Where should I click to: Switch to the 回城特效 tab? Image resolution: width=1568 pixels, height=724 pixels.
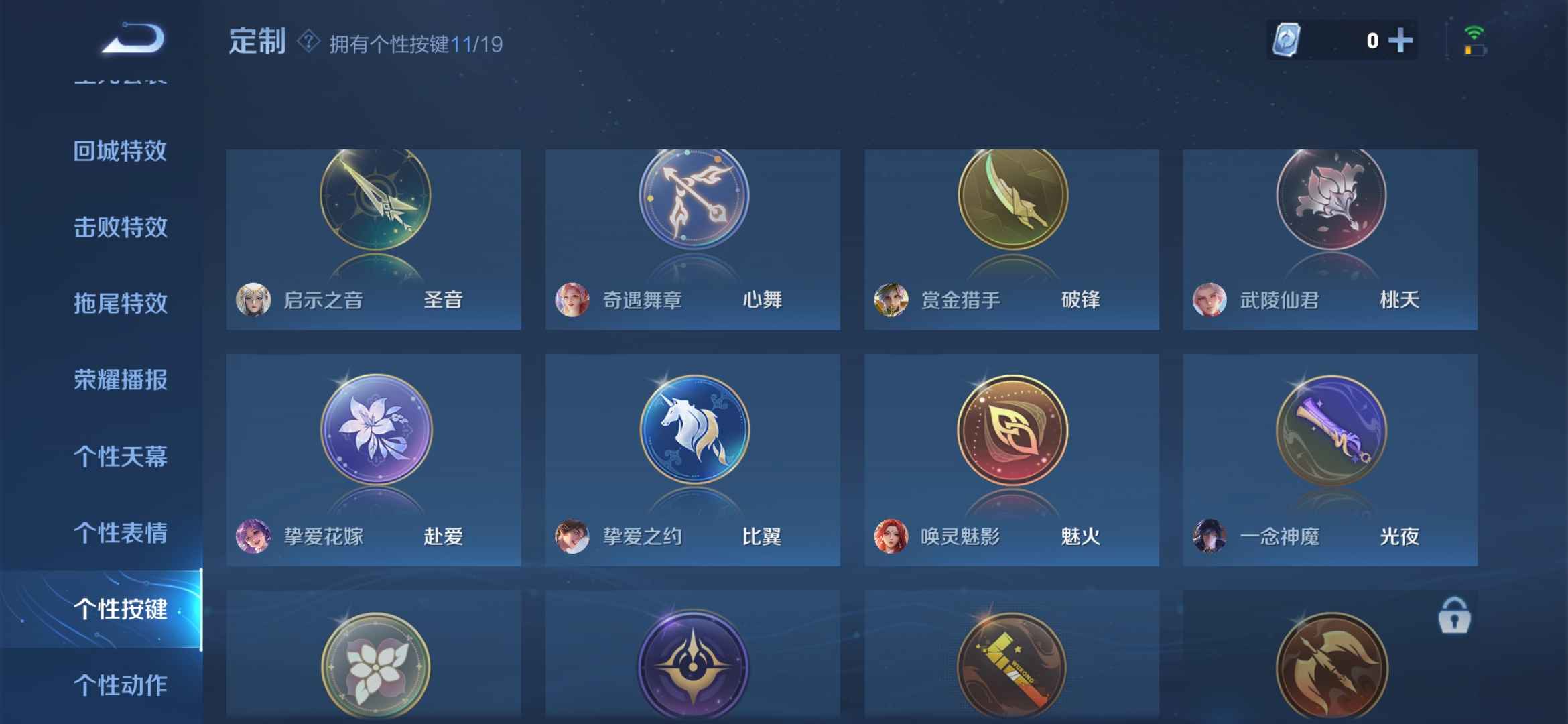[121, 151]
